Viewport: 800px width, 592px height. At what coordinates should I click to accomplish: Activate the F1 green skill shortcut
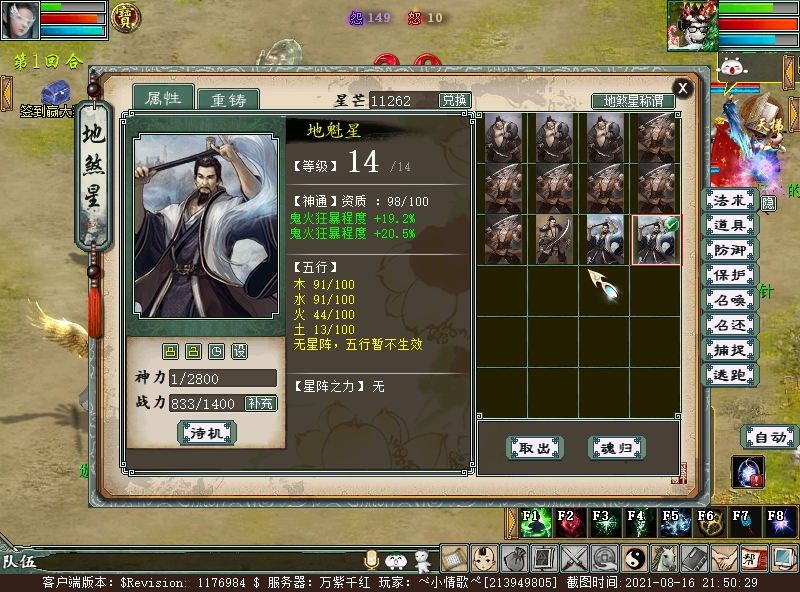(531, 521)
